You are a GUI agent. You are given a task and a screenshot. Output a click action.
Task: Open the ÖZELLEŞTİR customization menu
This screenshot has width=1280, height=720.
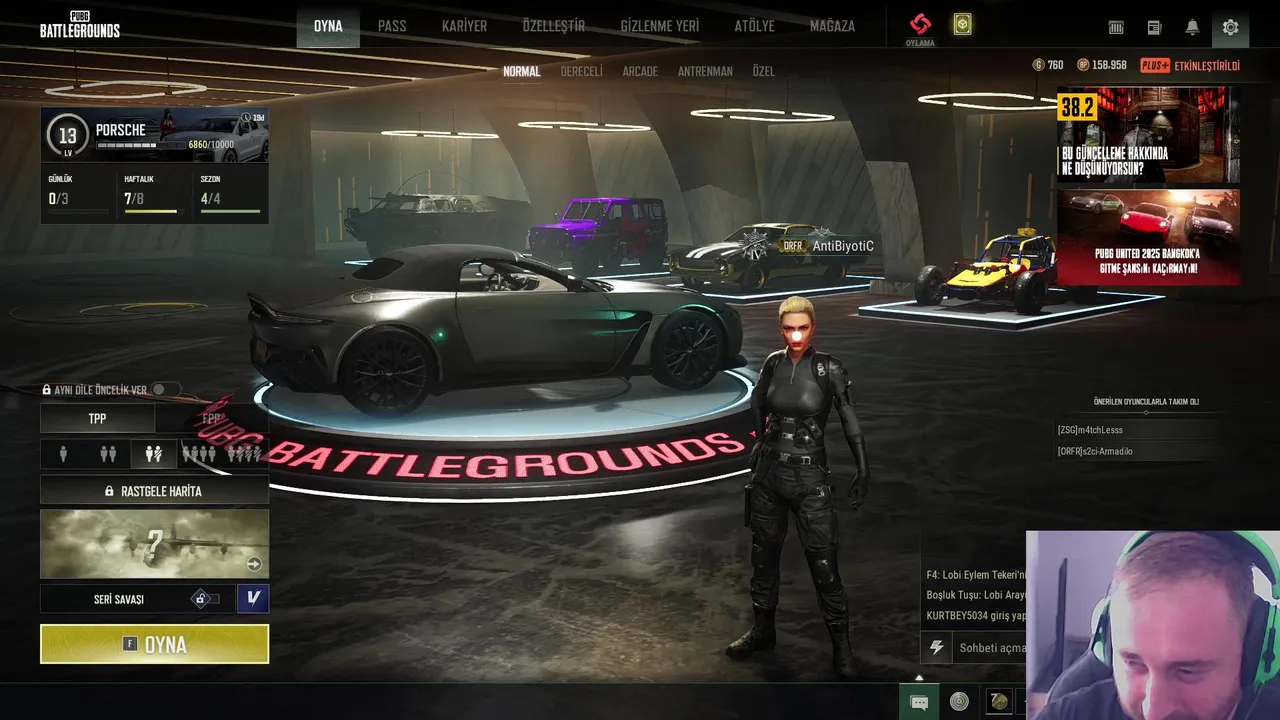[553, 26]
